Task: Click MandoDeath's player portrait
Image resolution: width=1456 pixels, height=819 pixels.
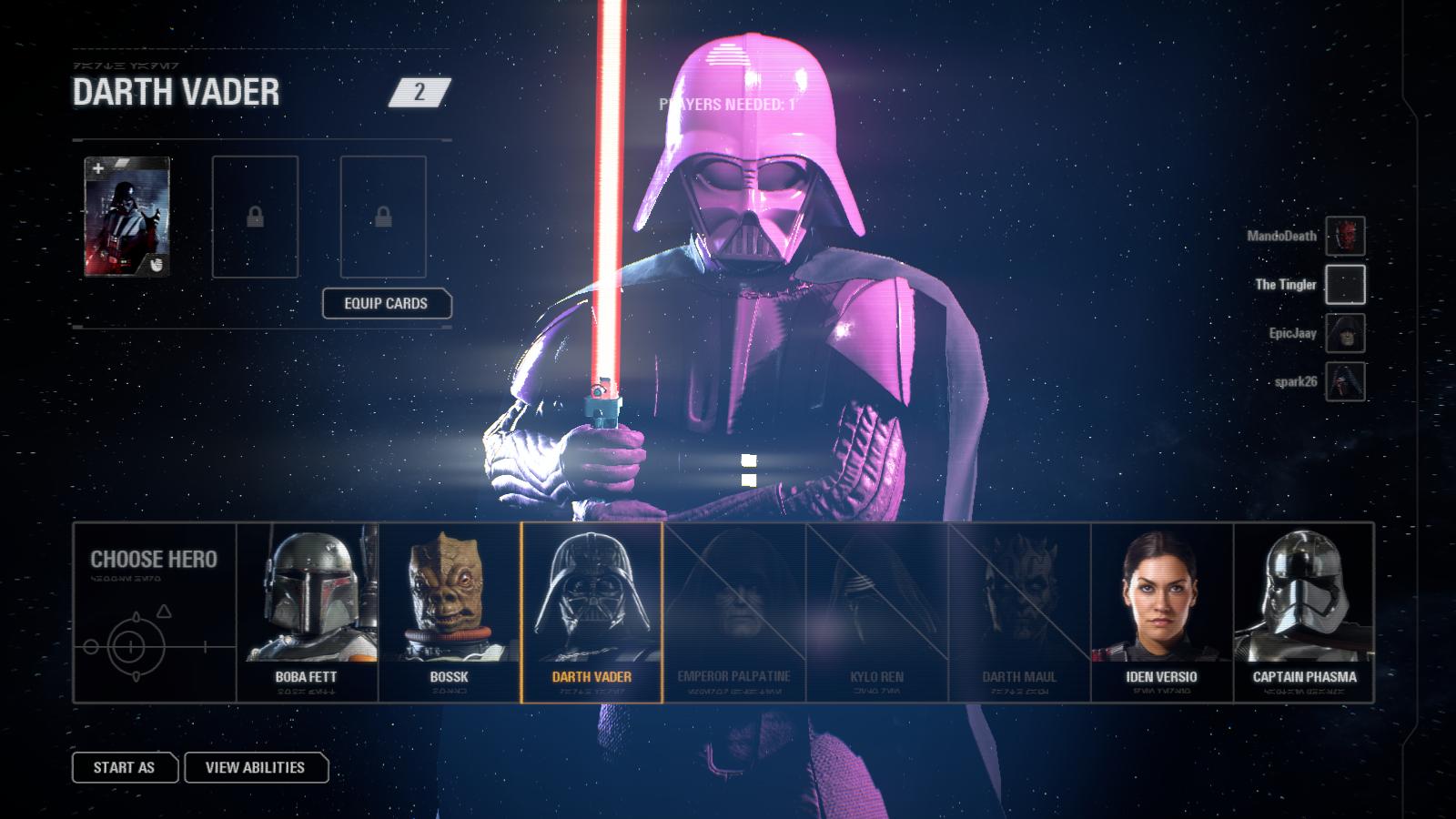Action: (1344, 237)
